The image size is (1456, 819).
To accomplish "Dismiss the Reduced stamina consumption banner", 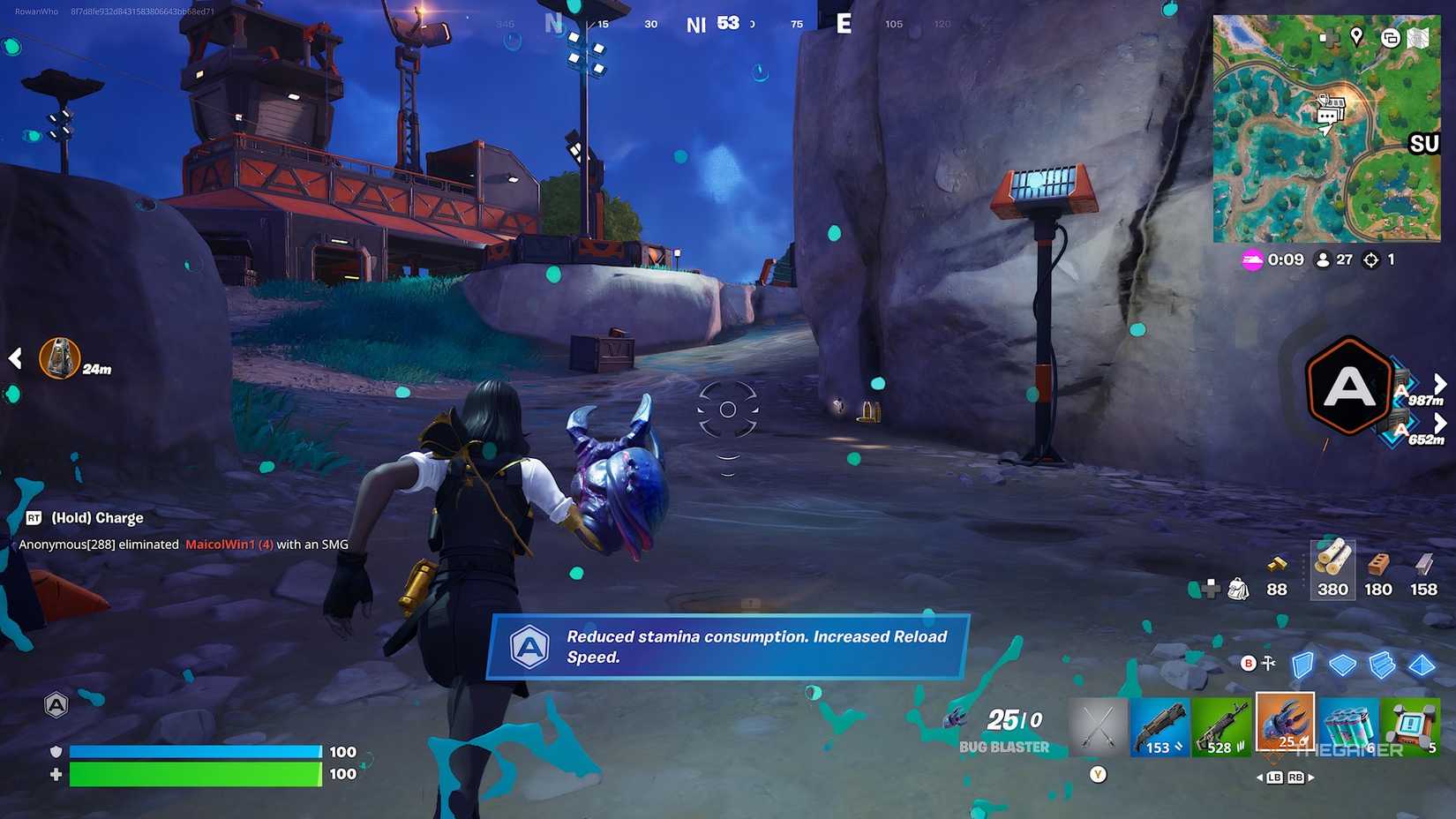I will coord(728,647).
